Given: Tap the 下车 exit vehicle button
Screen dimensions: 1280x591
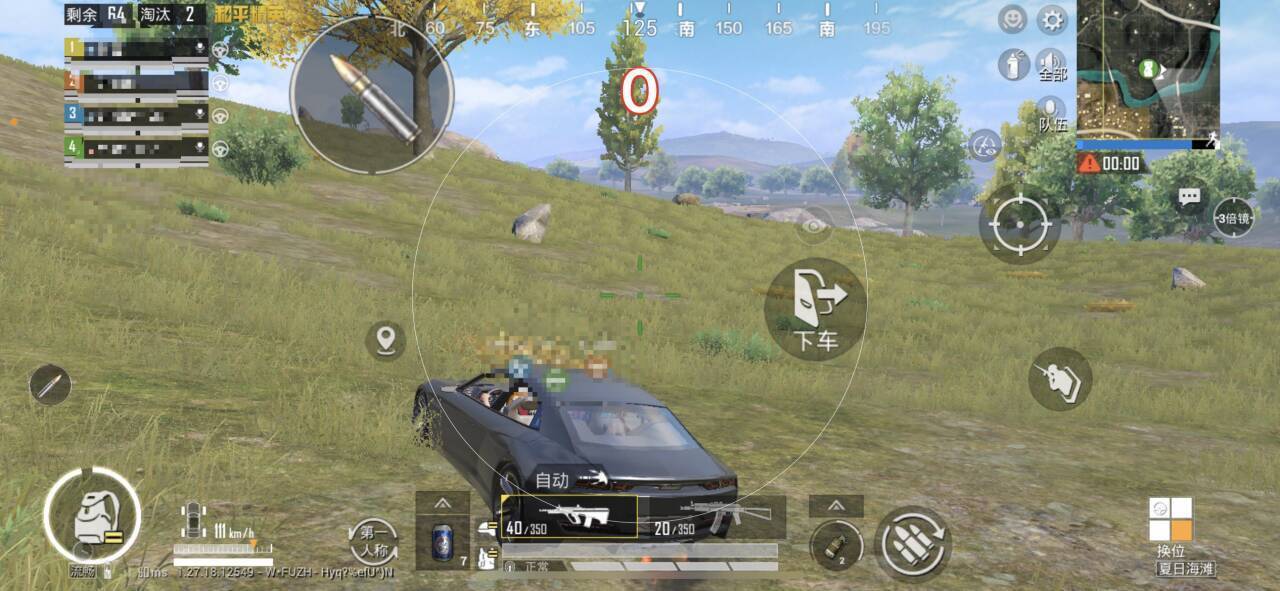Looking at the screenshot, I should (x=815, y=307).
